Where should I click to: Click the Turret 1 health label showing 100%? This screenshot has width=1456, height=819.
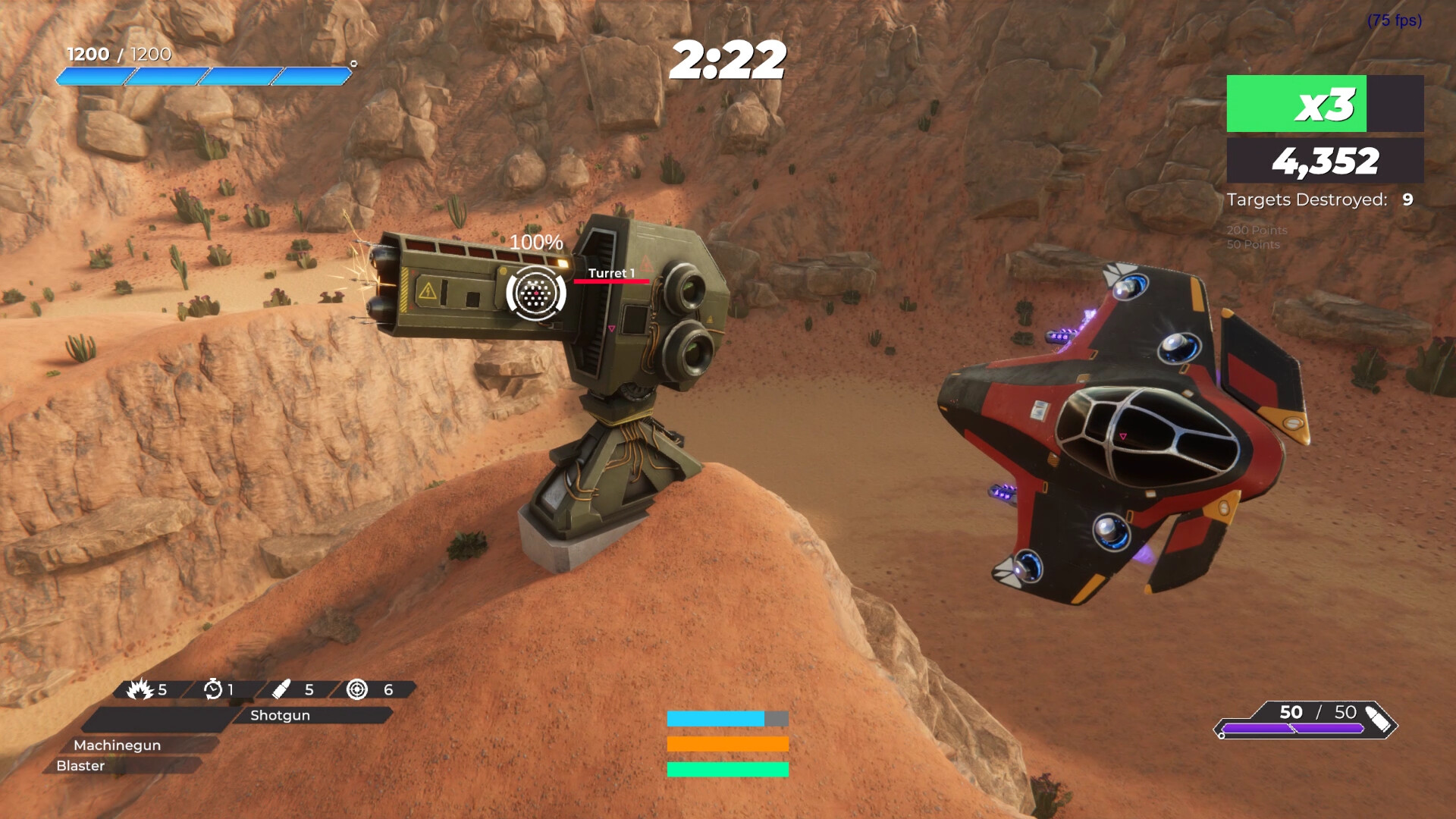pos(535,243)
